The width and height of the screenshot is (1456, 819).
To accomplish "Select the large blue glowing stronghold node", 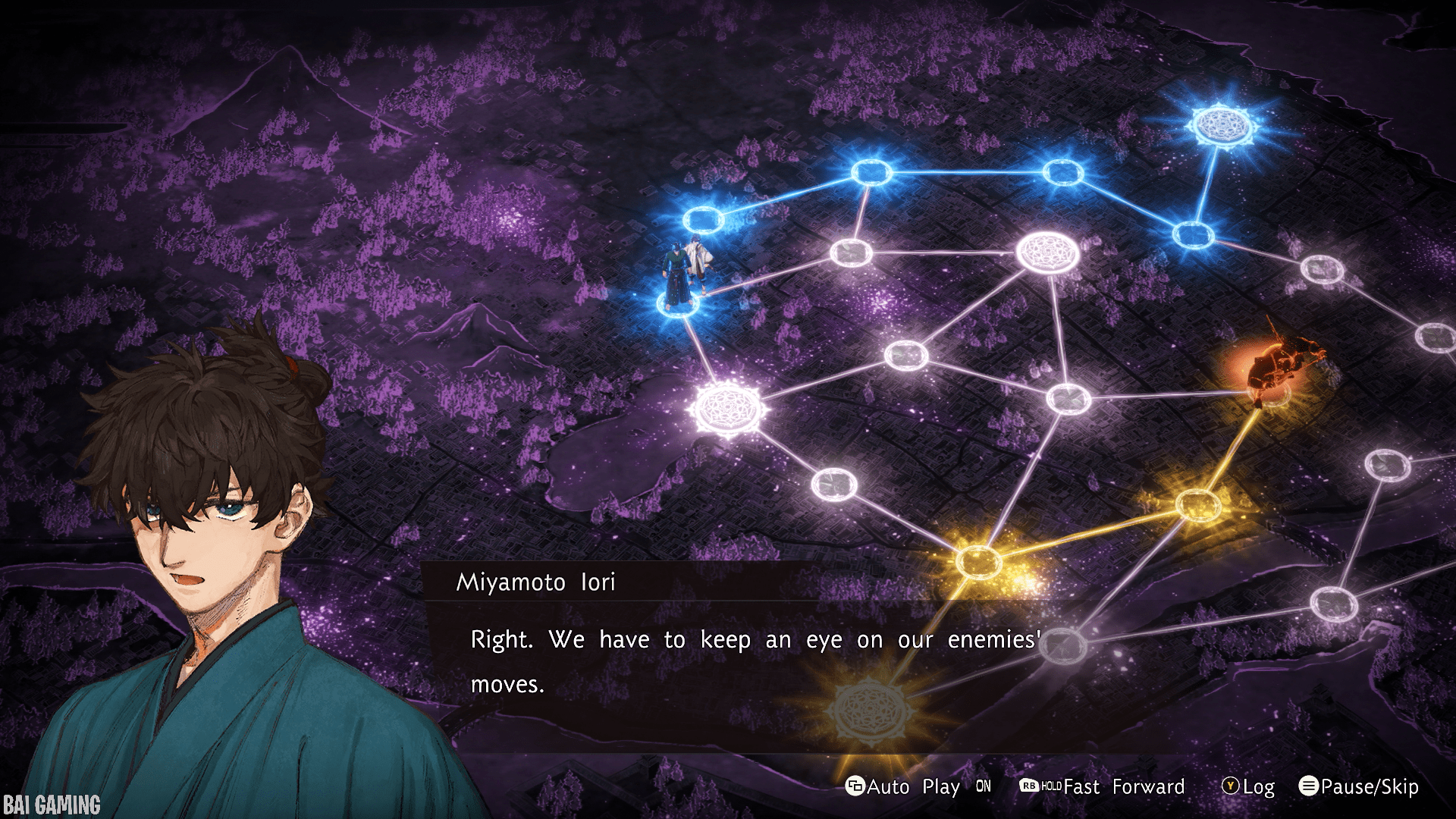I will tap(1221, 124).
